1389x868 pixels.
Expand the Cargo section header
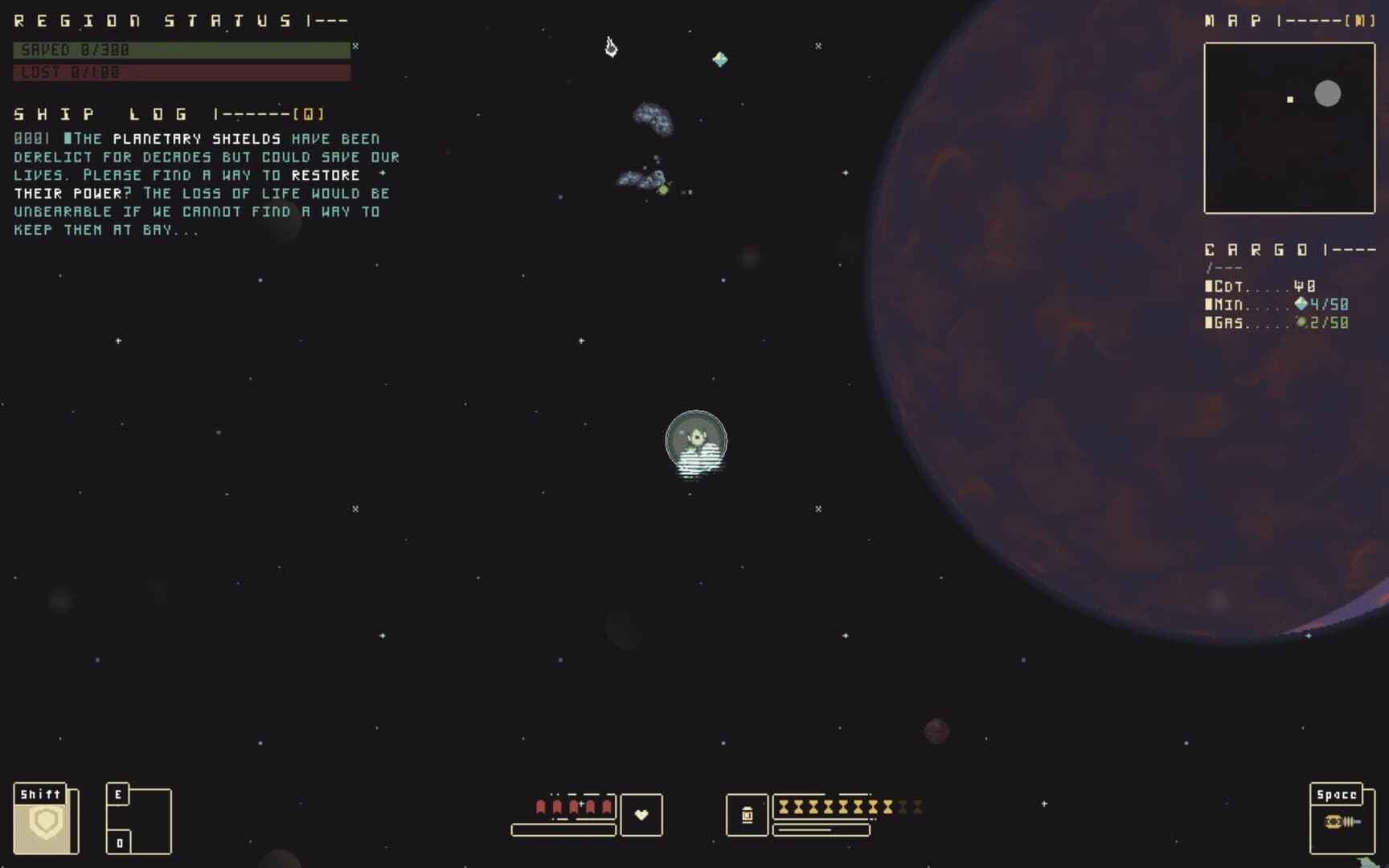[1254, 249]
